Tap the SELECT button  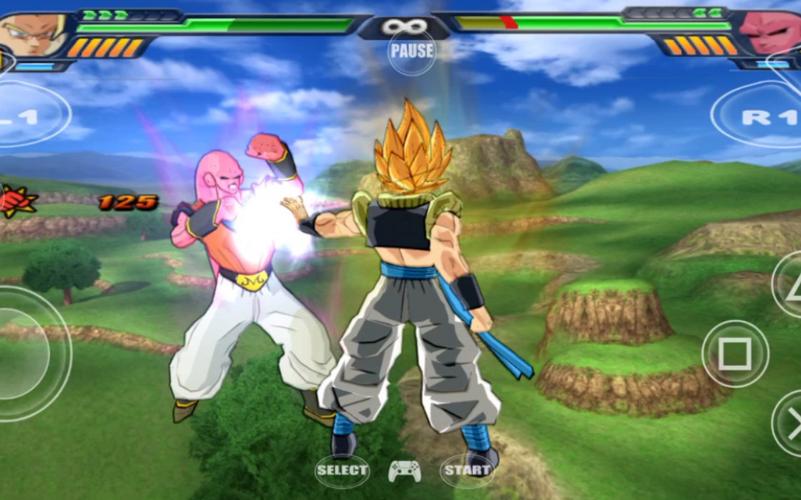[x=342, y=469]
